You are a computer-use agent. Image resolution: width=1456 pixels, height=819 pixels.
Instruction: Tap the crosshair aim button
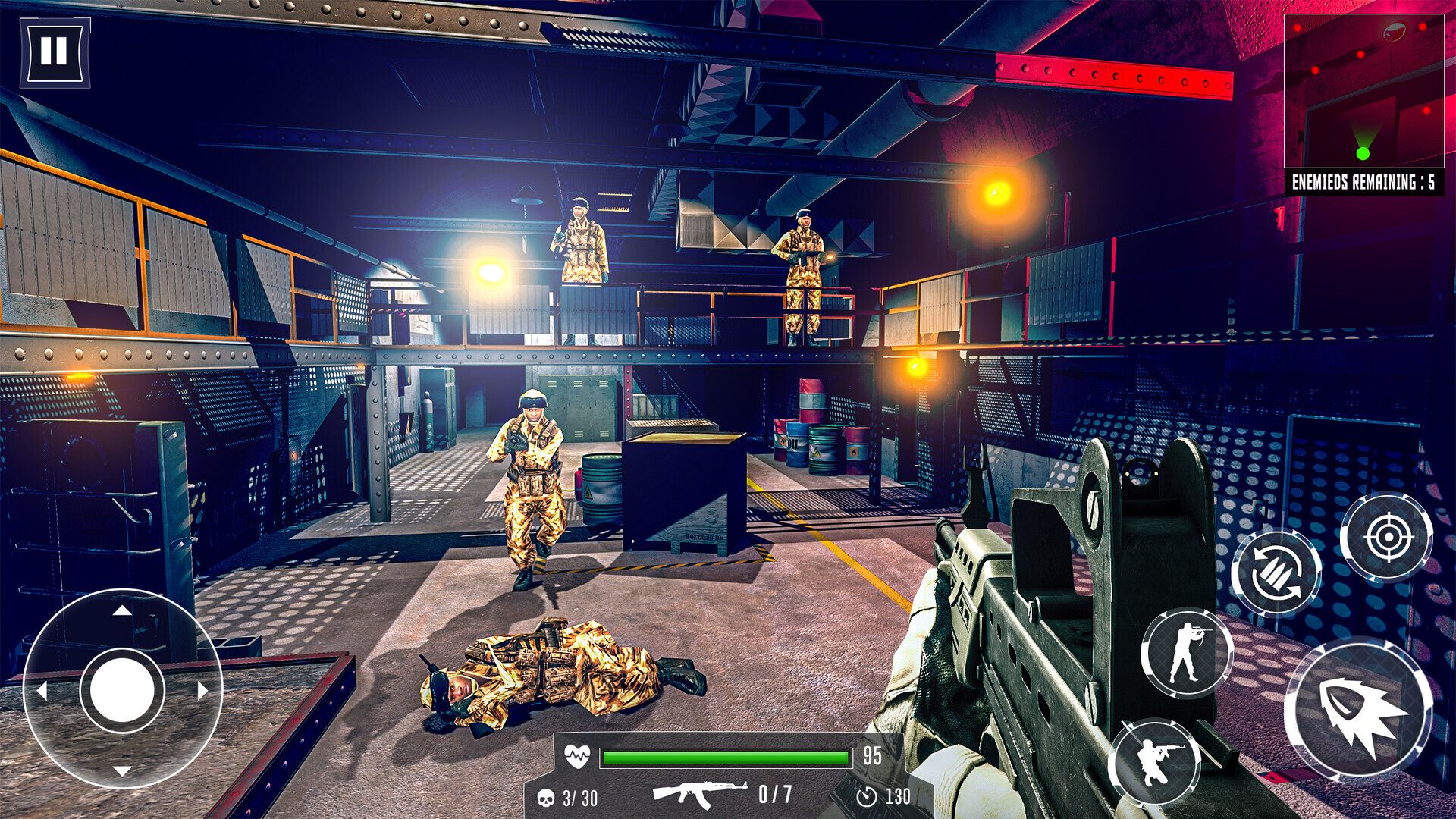[x=1387, y=537]
